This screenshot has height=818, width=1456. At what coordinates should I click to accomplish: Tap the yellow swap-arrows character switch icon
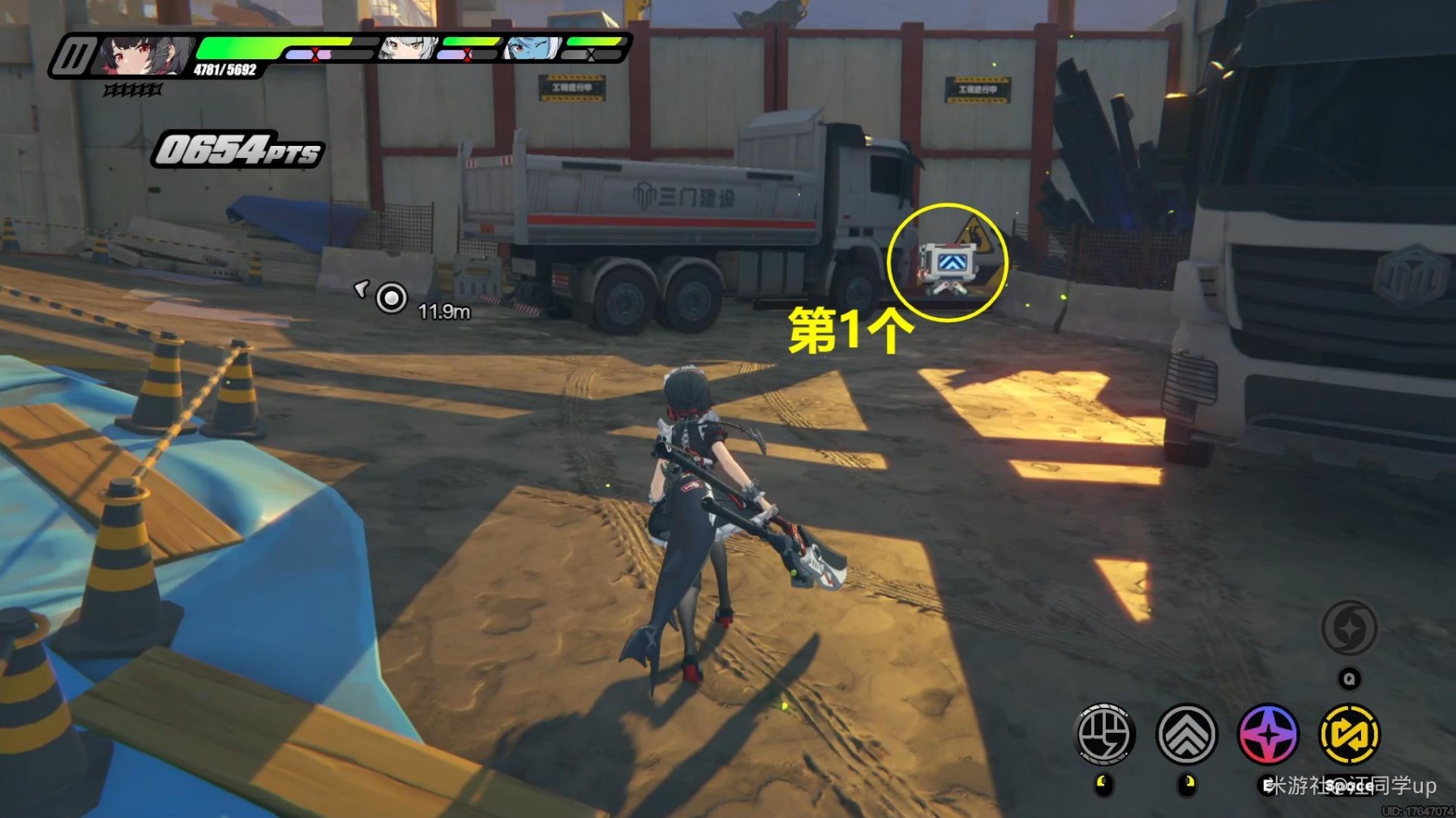coord(1349,734)
